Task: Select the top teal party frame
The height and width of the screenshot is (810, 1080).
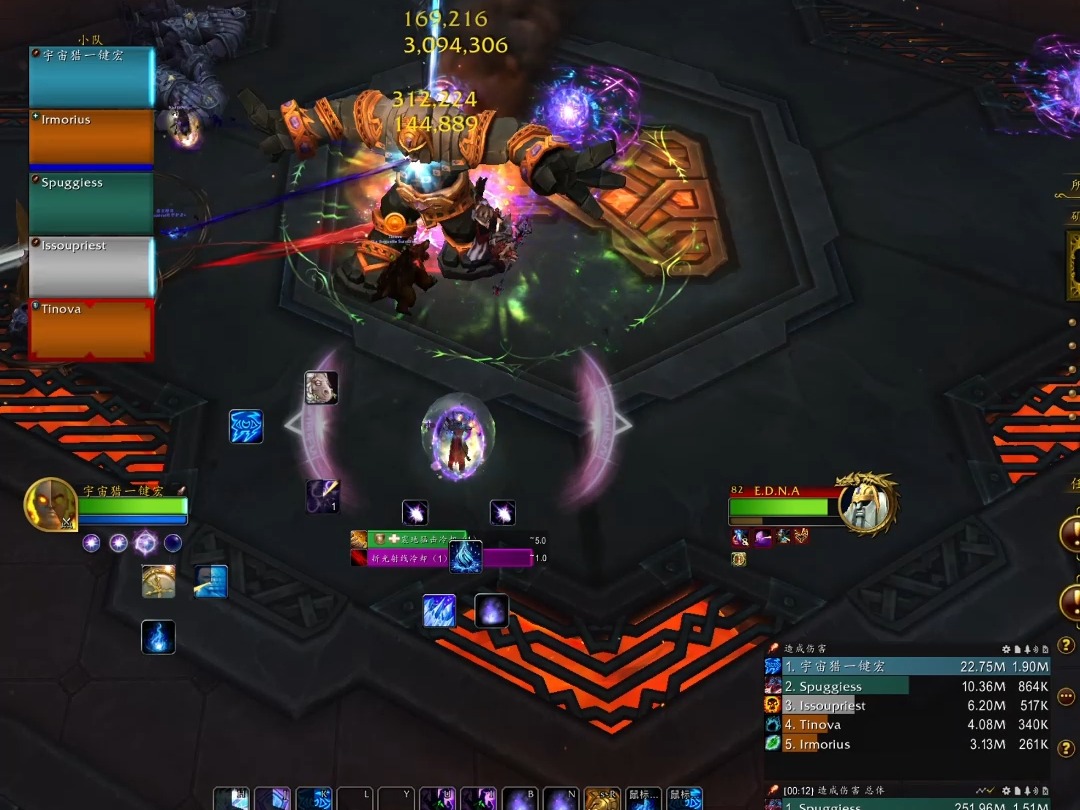Action: (91, 76)
